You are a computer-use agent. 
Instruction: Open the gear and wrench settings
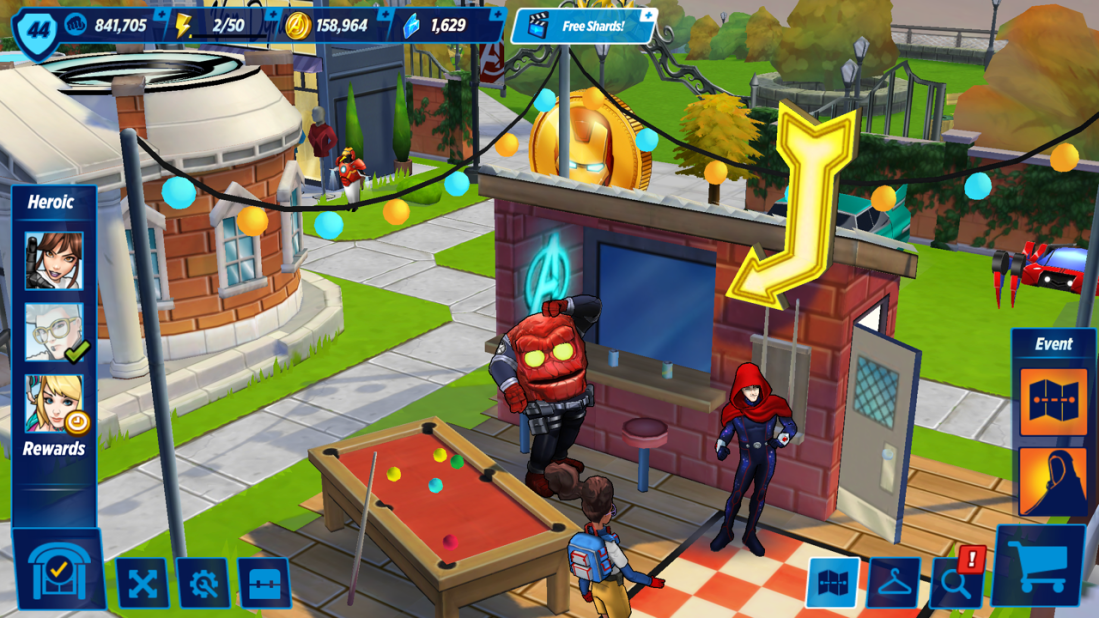(203, 583)
